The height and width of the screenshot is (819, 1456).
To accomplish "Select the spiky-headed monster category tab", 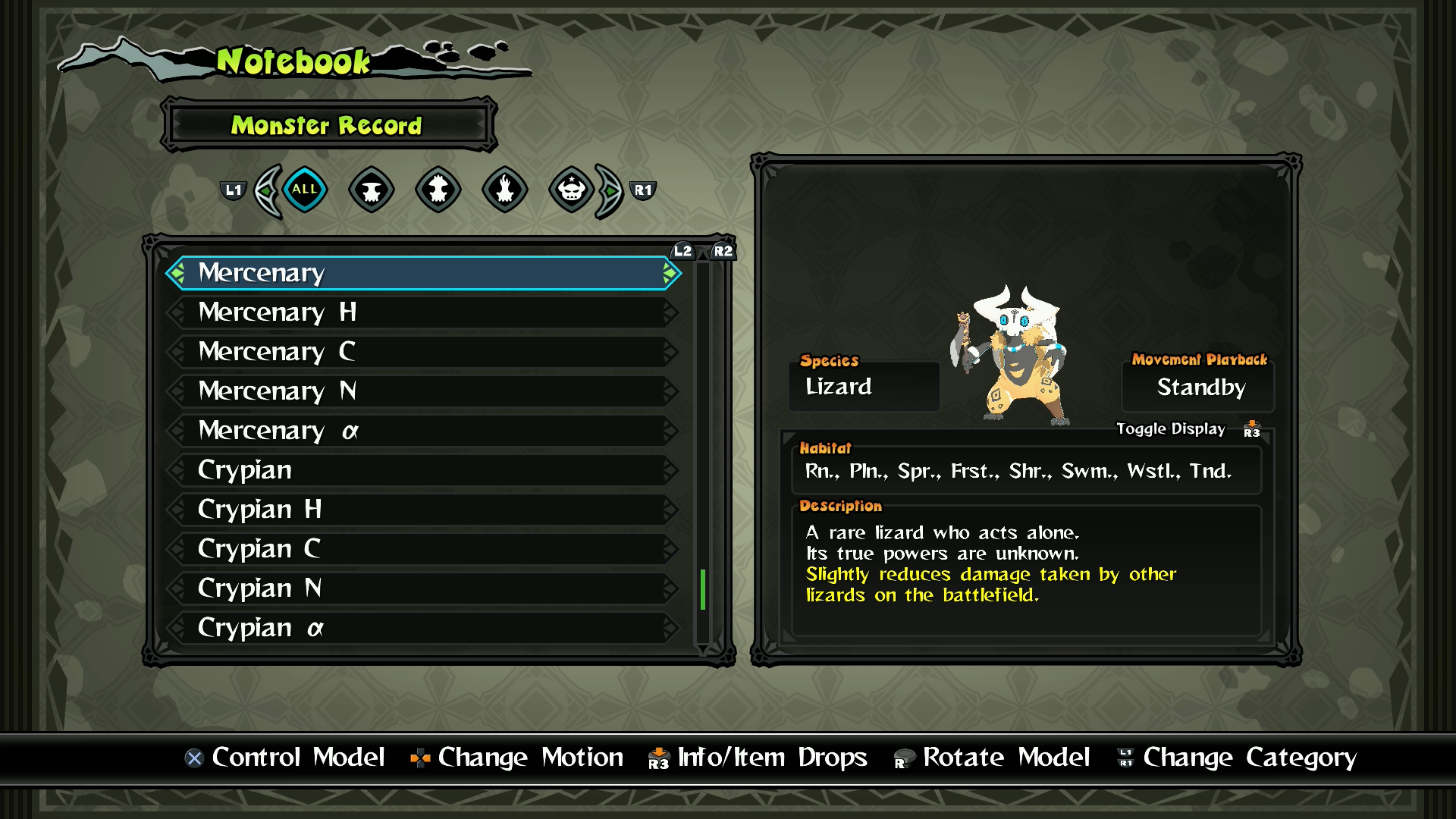I will pos(438,190).
